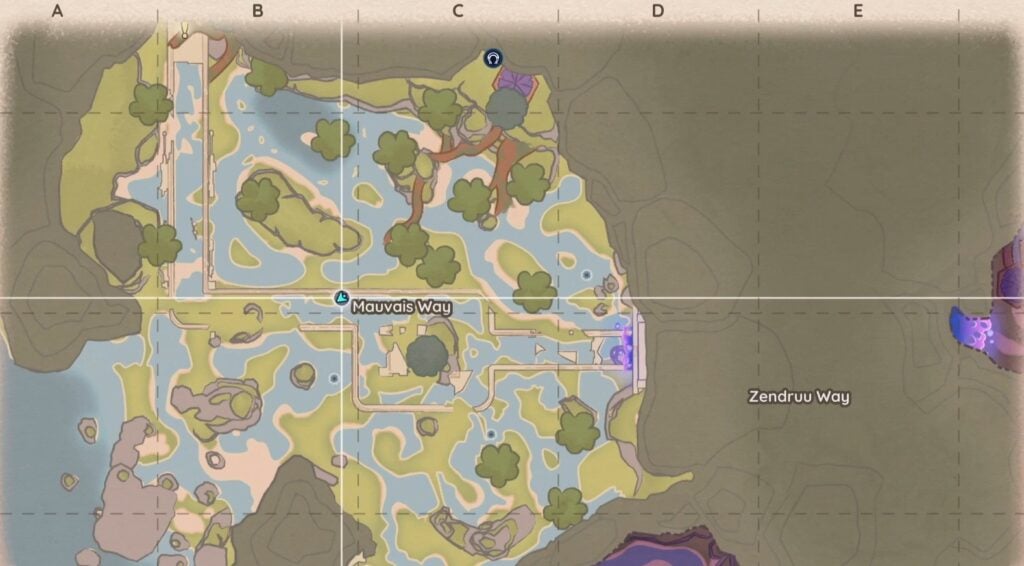Click the dark headphone-shaped map marker
1024x566 pixels.
pyautogui.click(x=493, y=59)
